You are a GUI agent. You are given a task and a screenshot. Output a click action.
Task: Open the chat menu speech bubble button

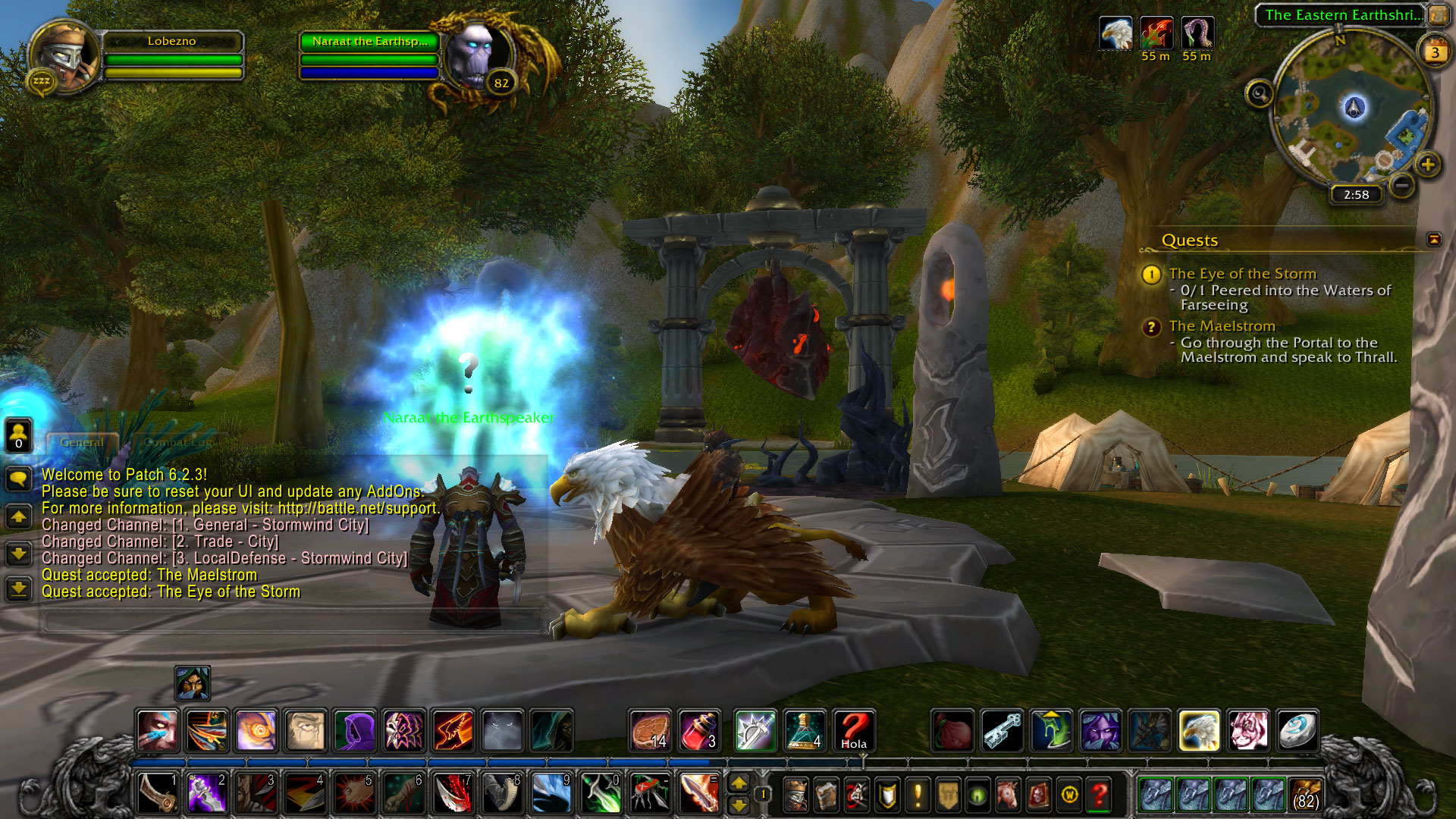(x=18, y=478)
